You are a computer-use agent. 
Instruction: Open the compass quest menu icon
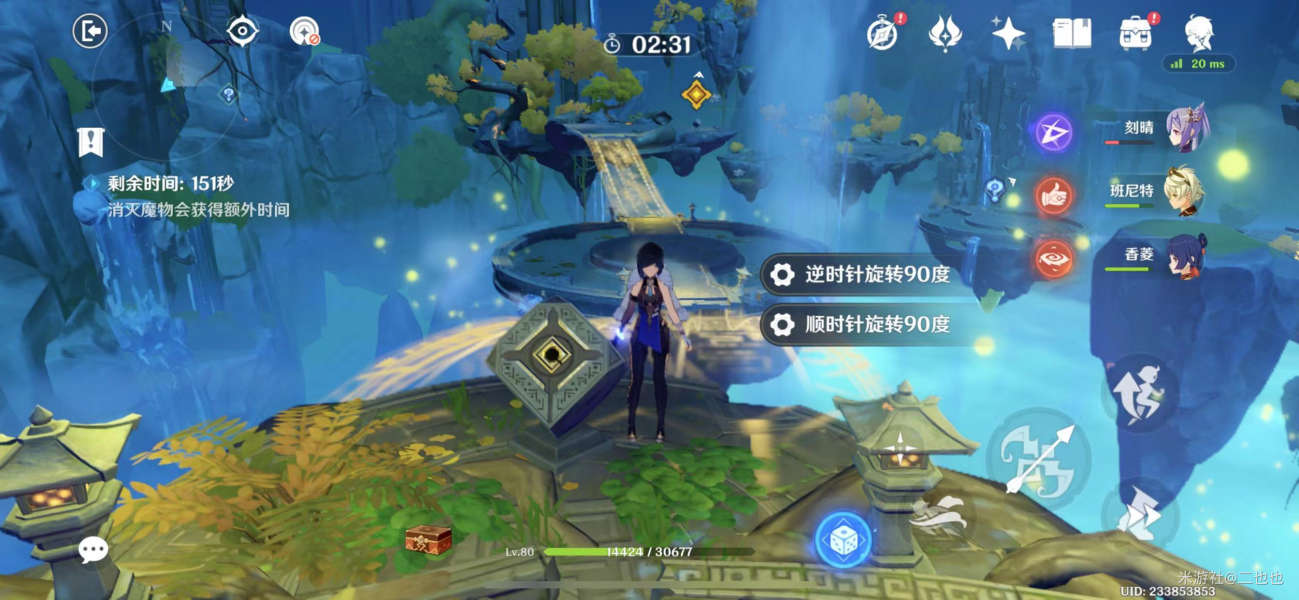click(x=880, y=34)
